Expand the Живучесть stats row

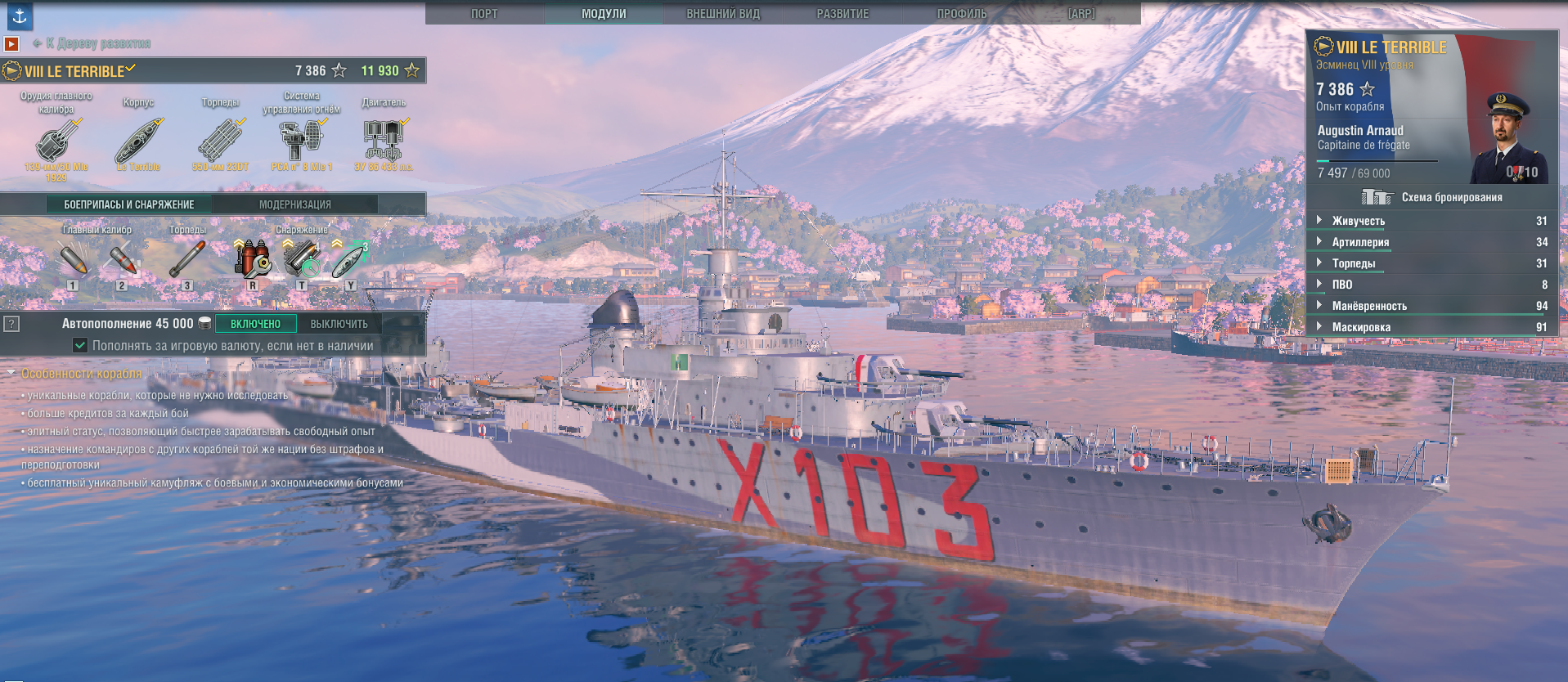[1358, 221]
